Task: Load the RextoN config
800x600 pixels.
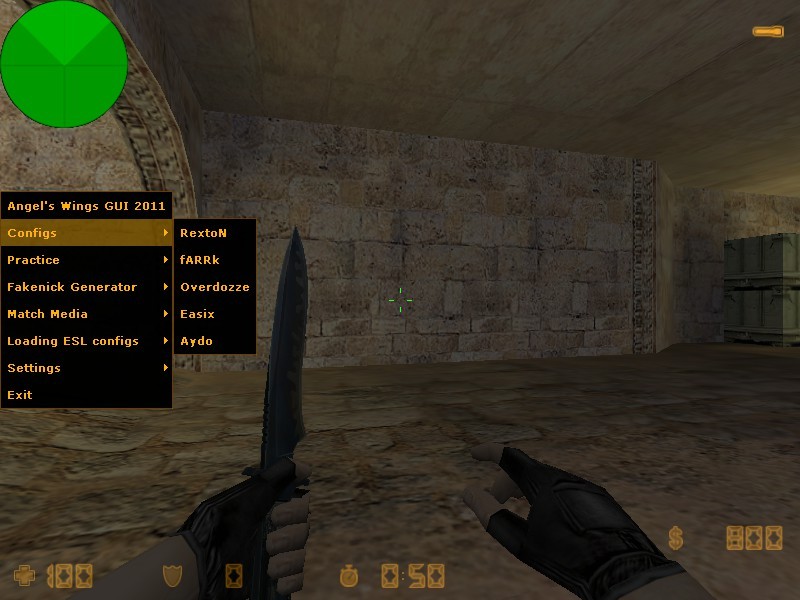Action: [214, 233]
